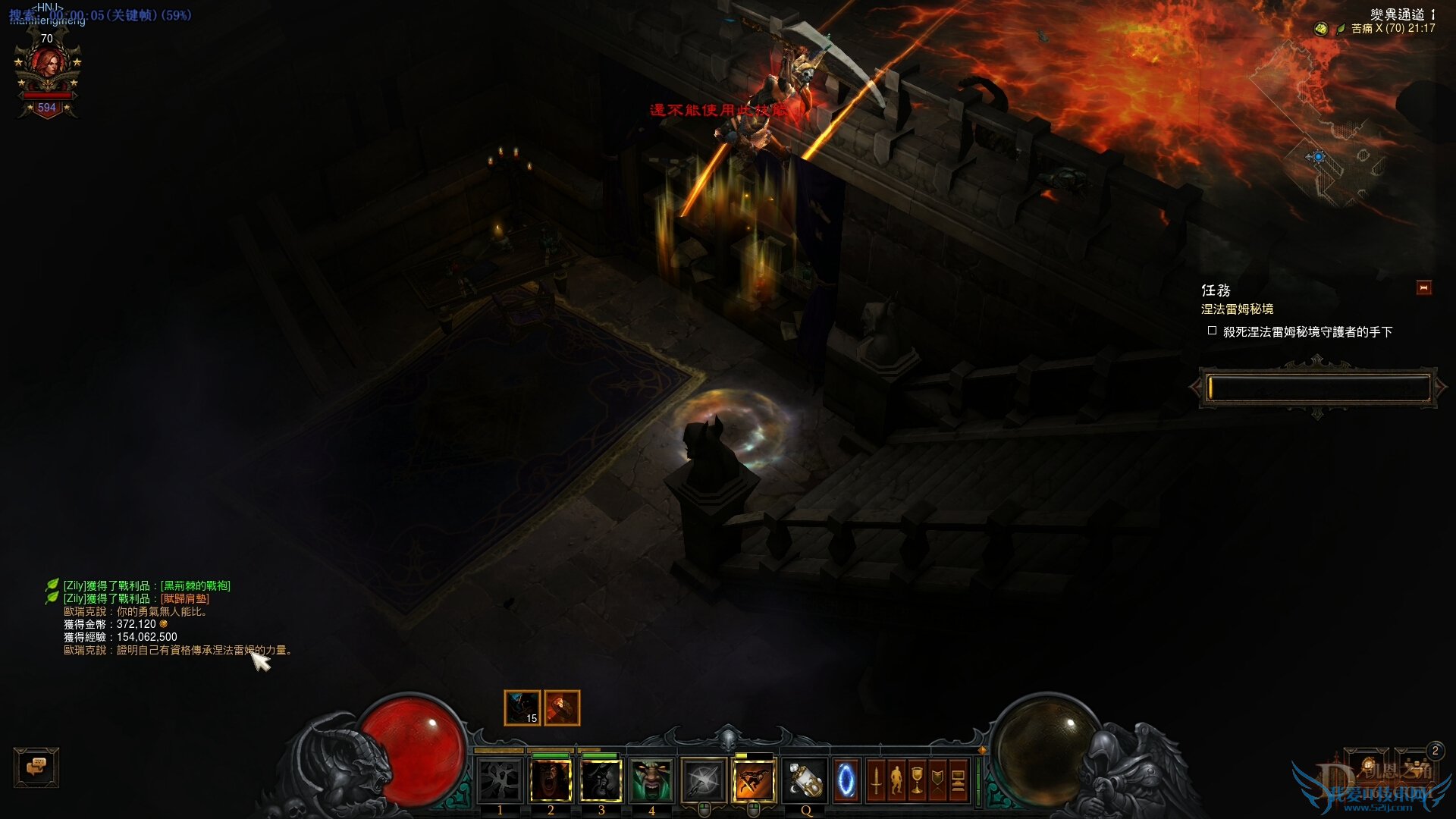Open the social panel with badge 2
This screenshot has height=819, width=1456.
click(x=1415, y=767)
